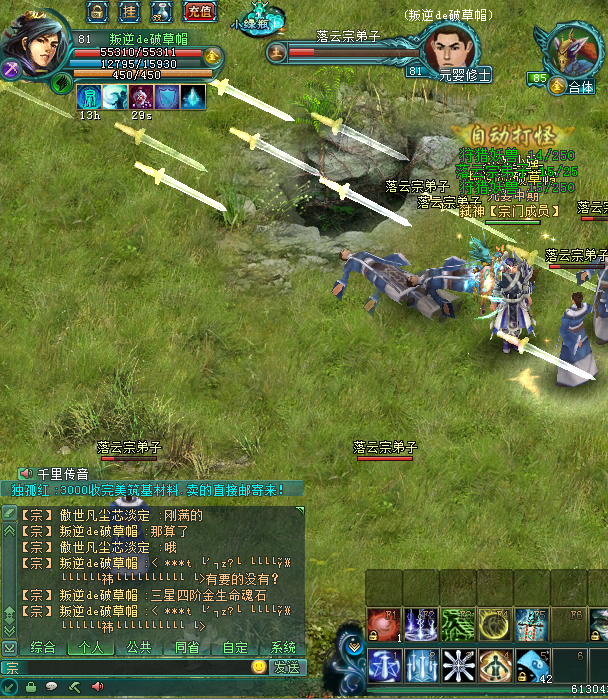Click the chat message input field
The width and height of the screenshot is (608, 700).
[130, 666]
